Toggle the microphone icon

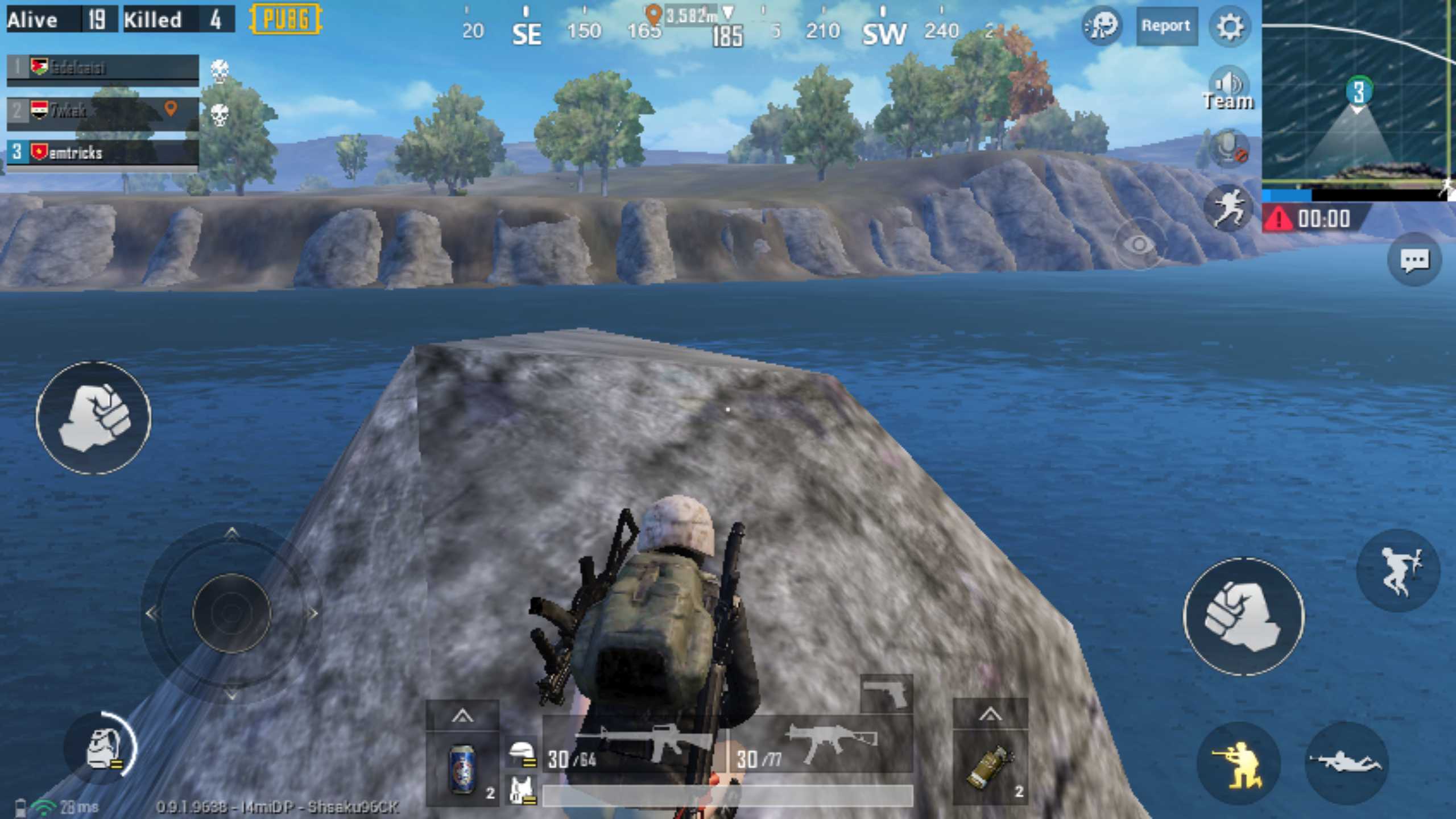coord(1229,149)
